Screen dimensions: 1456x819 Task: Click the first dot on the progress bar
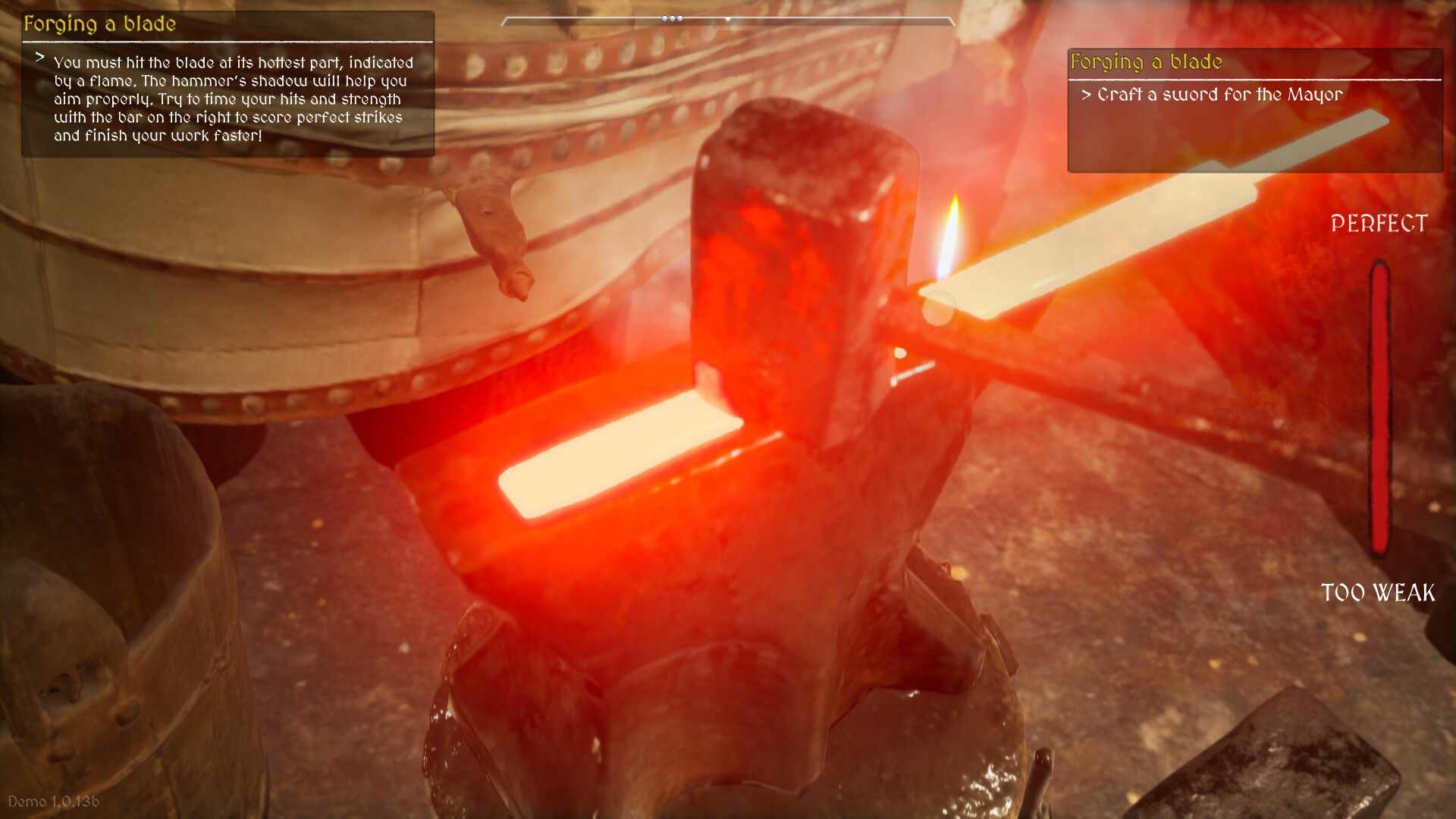tap(664, 18)
